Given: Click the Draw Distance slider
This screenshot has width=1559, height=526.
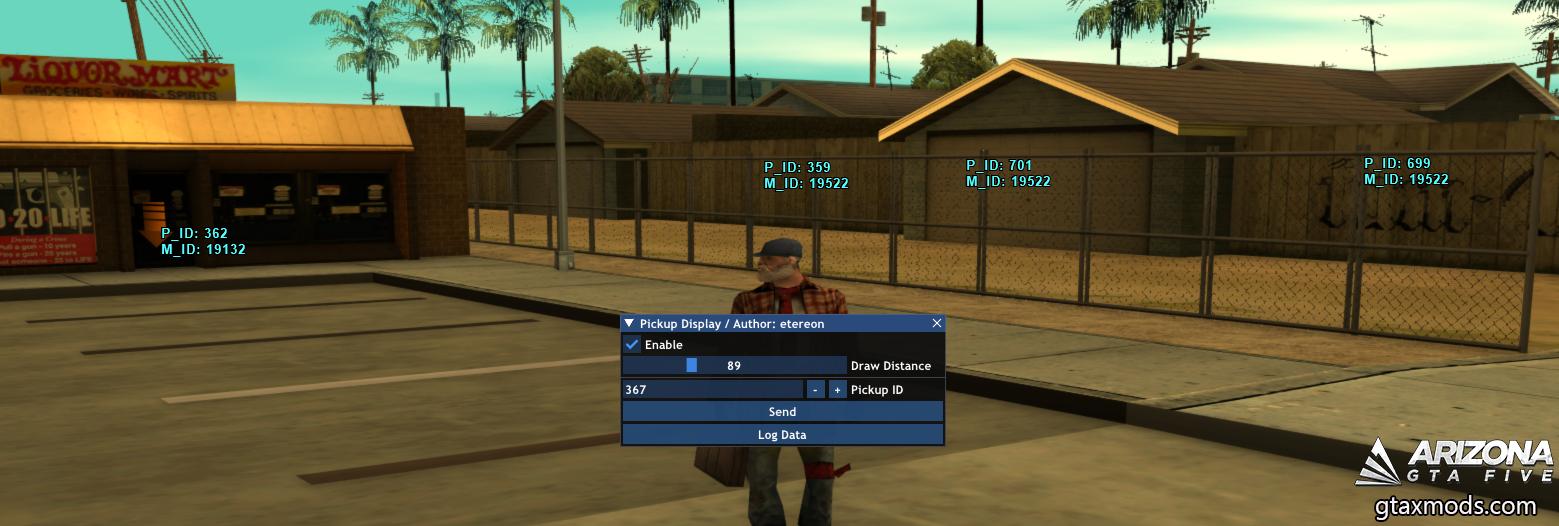Looking at the screenshot, I should 734,366.
